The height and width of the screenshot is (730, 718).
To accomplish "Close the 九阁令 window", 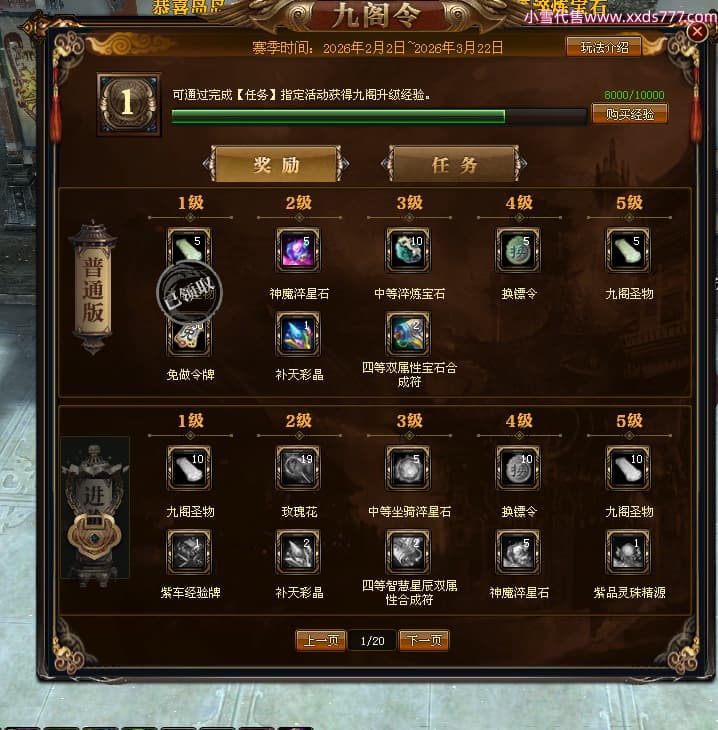I will pyautogui.click(x=698, y=32).
